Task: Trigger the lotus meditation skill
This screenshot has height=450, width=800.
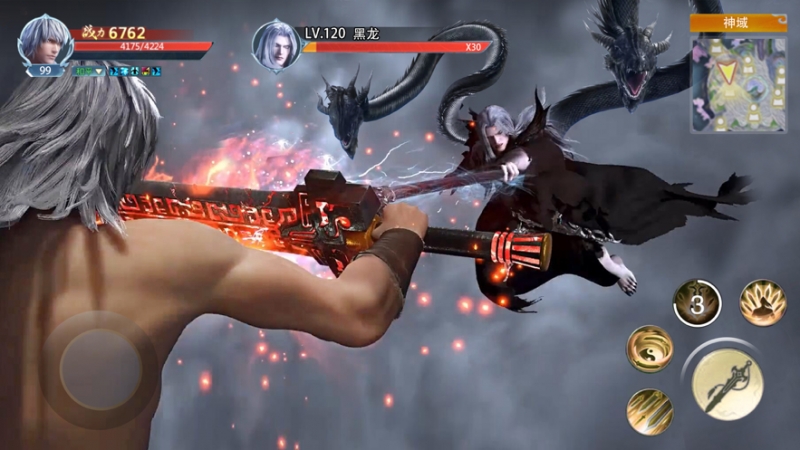Action: (762, 302)
